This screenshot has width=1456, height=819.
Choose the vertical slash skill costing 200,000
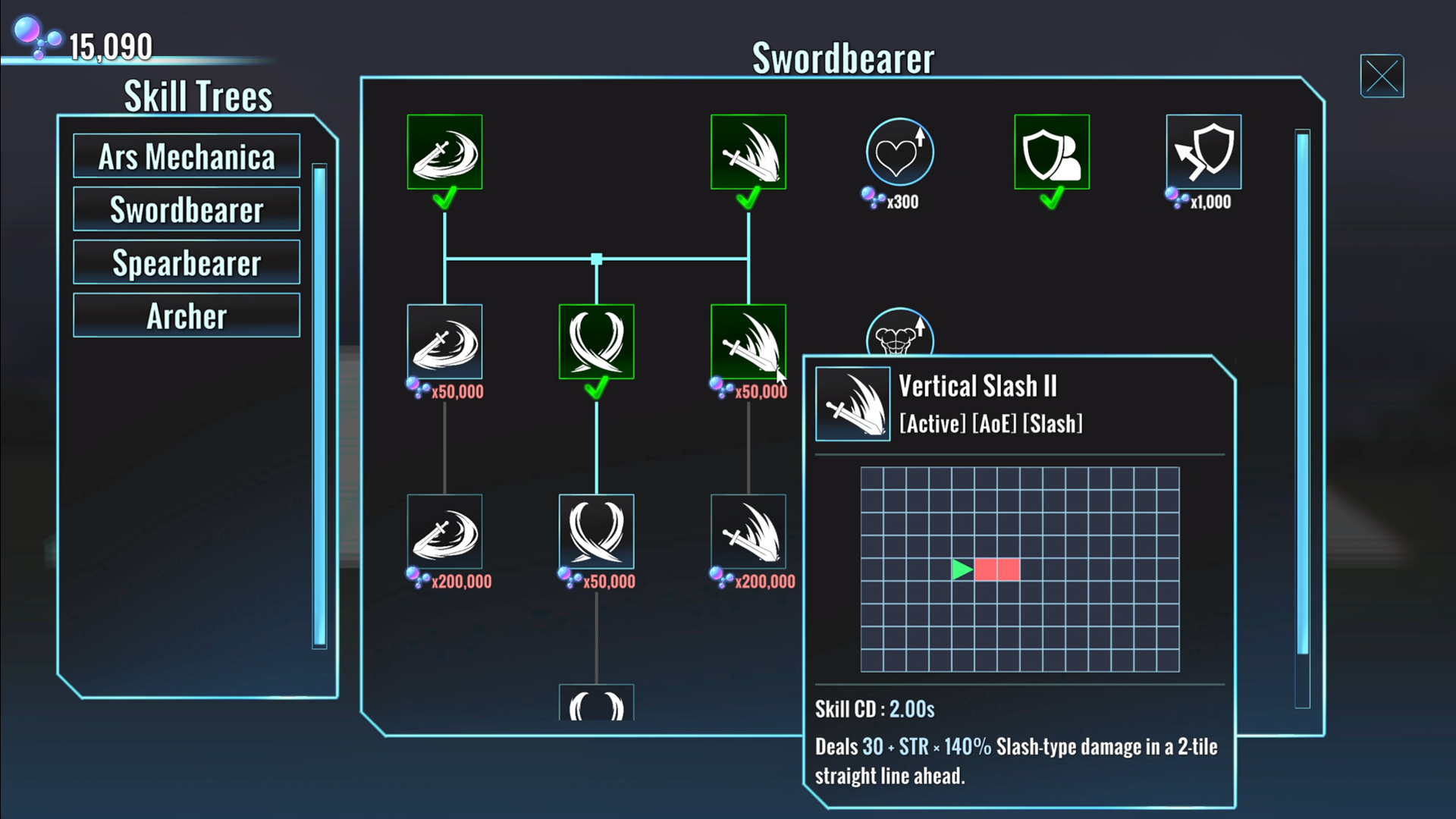(x=748, y=532)
